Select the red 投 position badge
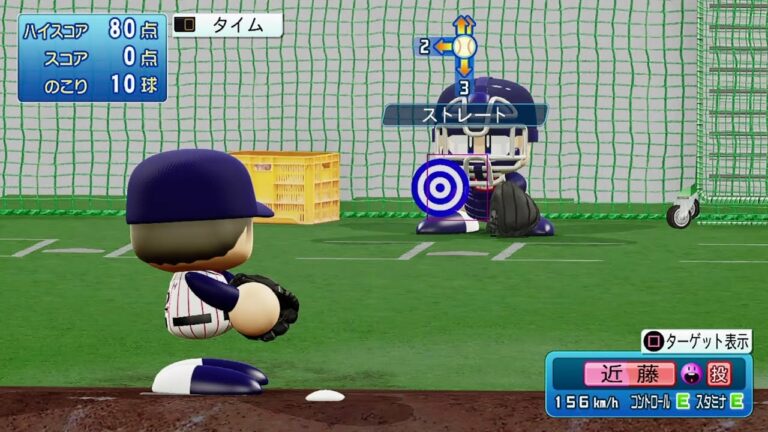The image size is (768, 432). pyautogui.click(x=719, y=375)
